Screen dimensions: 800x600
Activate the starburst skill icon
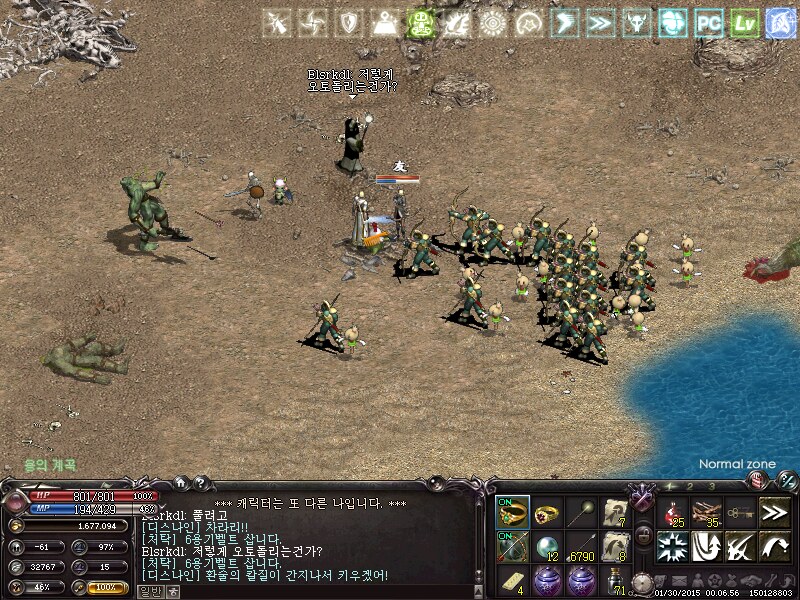click(x=674, y=546)
